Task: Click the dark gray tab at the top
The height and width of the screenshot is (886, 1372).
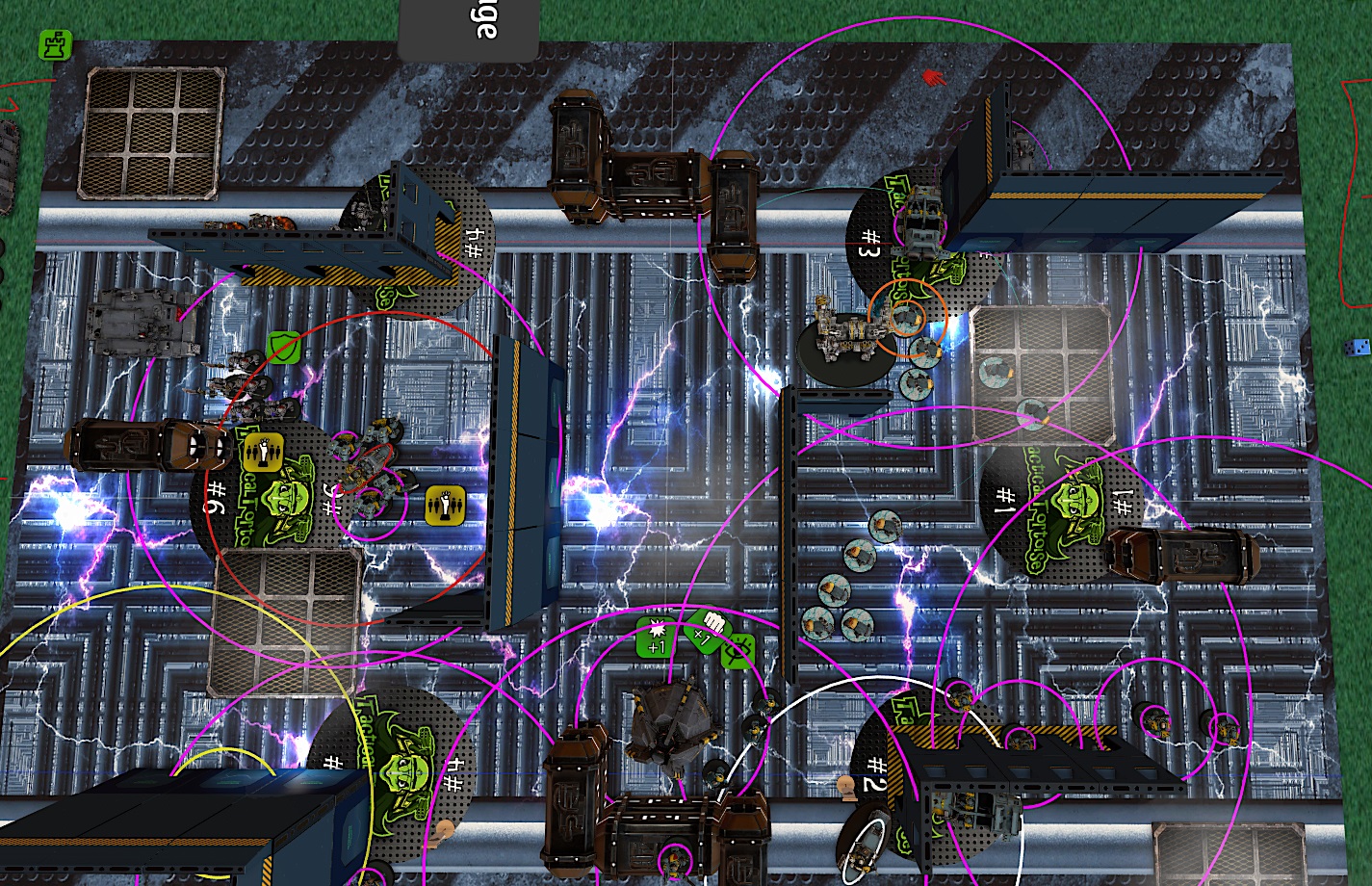Action: [x=468, y=29]
